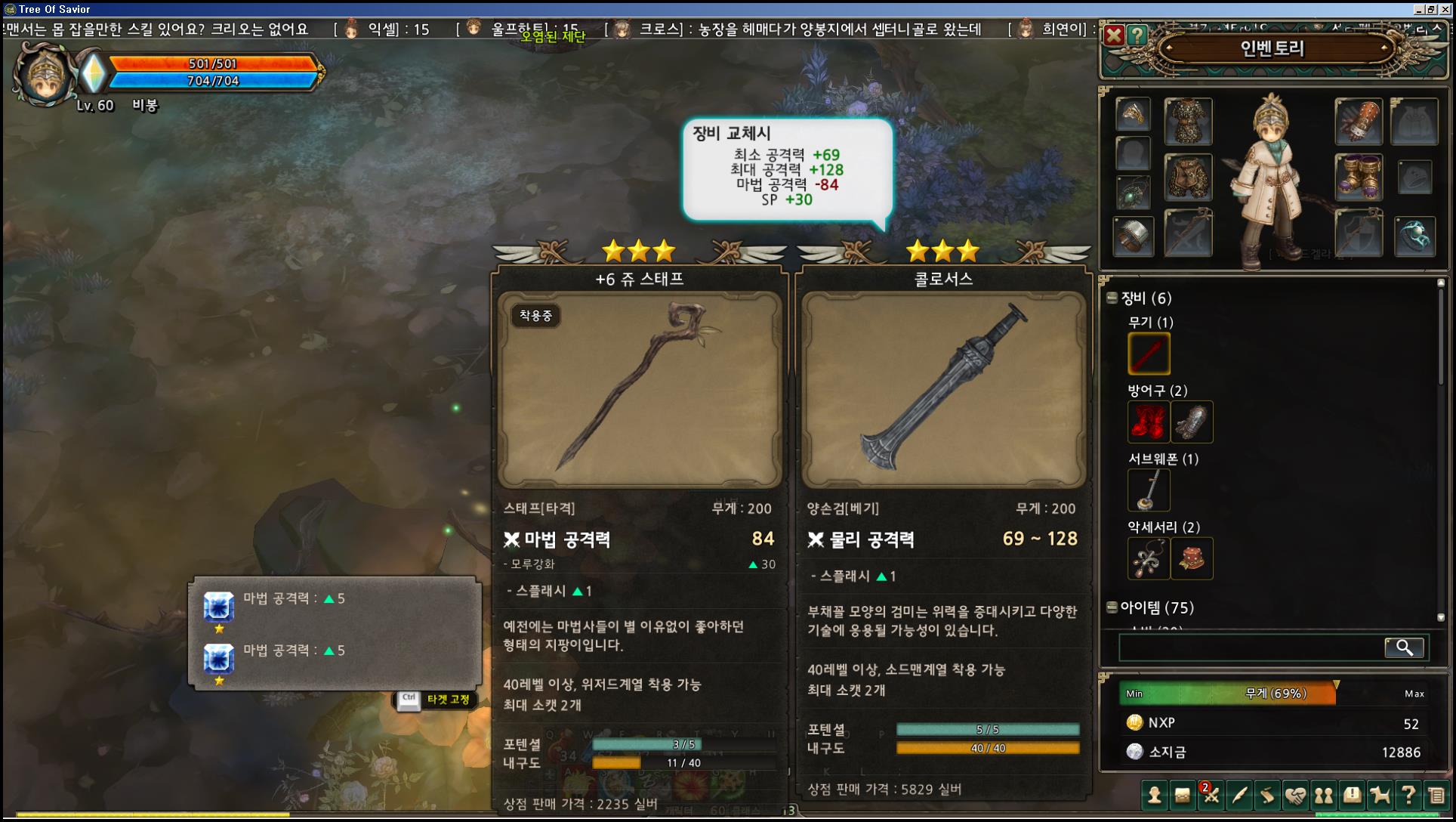
Task: Select the equipped weapon under 무기 (1)
Action: 1149,353
